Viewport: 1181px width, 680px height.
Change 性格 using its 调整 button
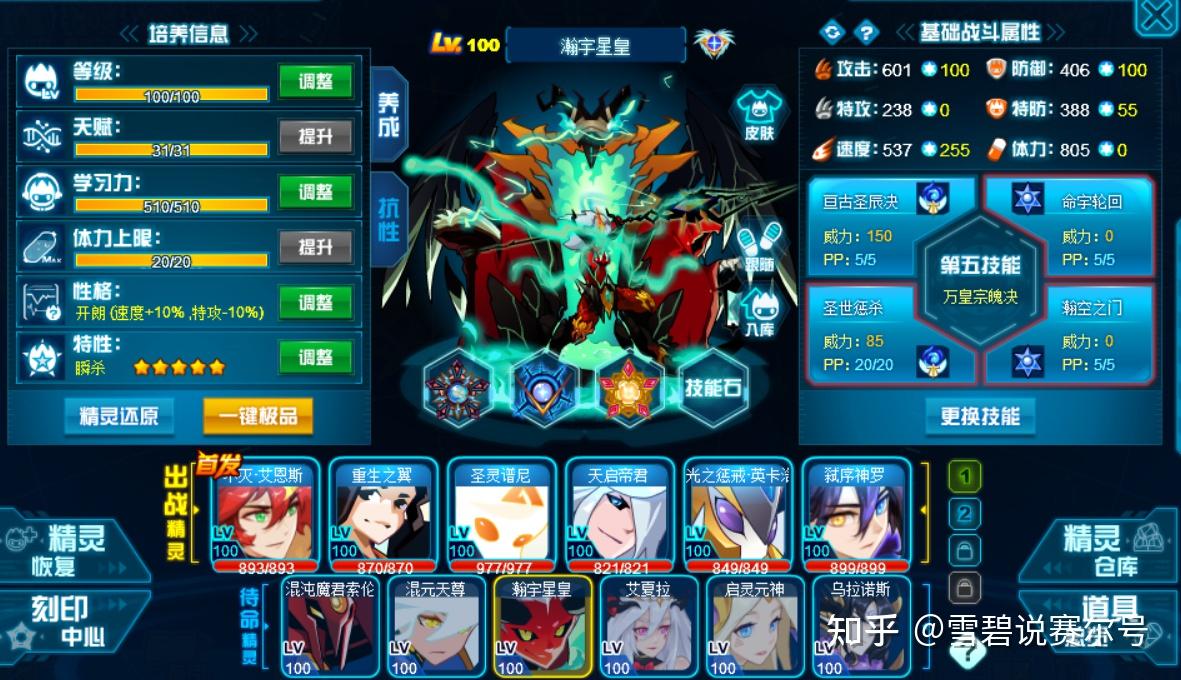[x=315, y=302]
